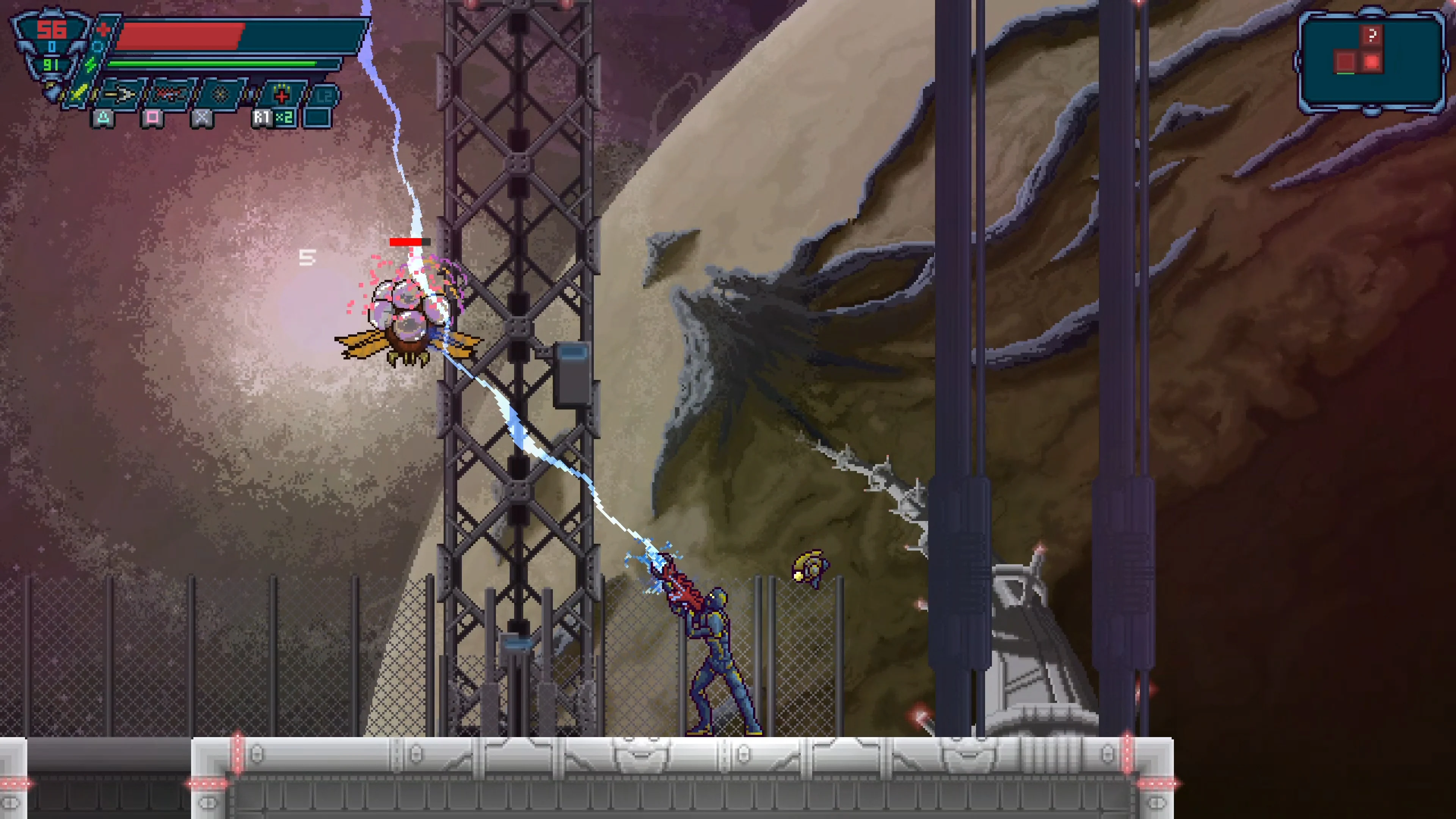Click the 91 energy counter on the HUD shield
Image resolution: width=1456 pixels, height=819 pixels.
tap(51, 66)
